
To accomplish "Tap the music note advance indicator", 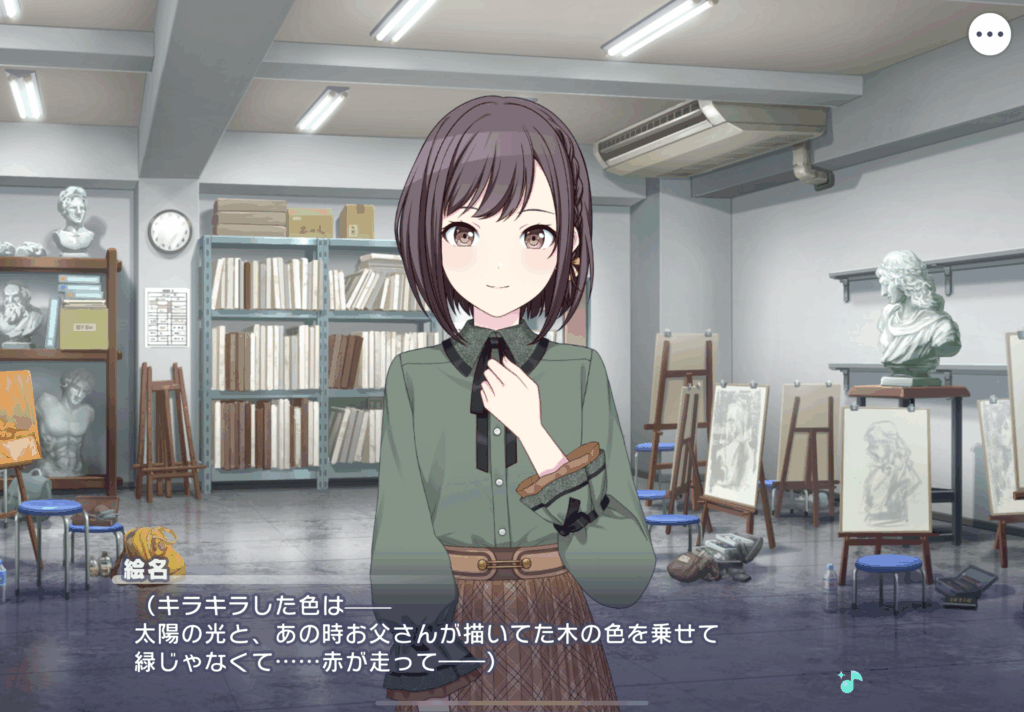I will click(849, 682).
